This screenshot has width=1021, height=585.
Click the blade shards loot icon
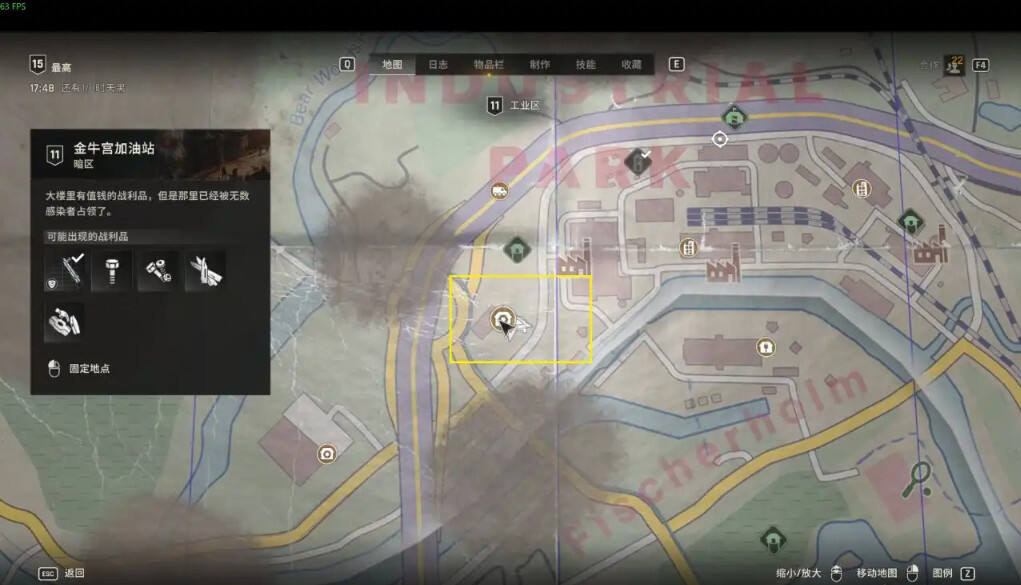tap(205, 271)
